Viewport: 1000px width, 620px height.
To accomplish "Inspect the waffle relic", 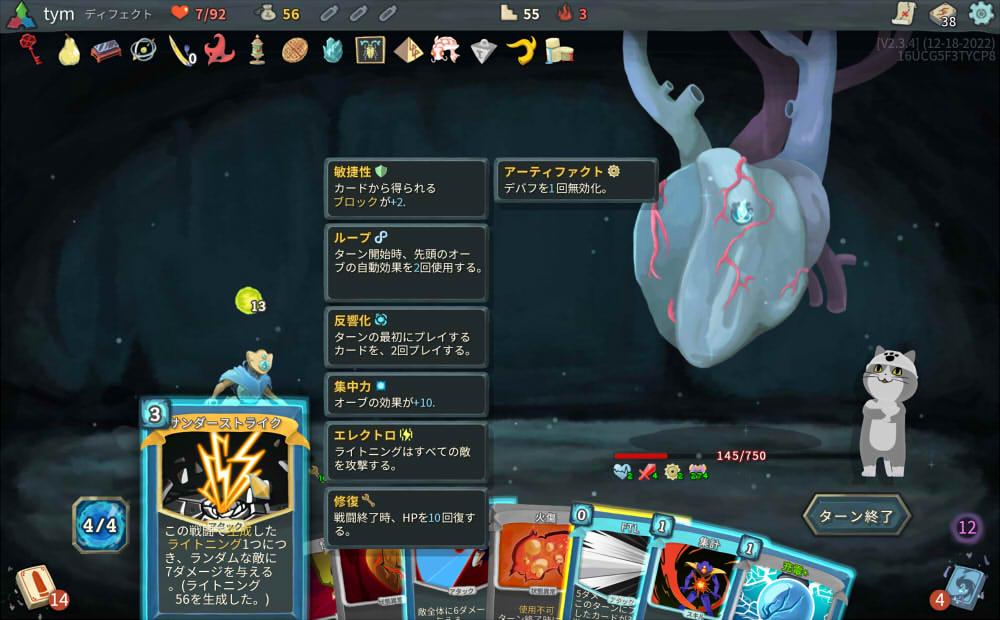I will pos(295,50).
